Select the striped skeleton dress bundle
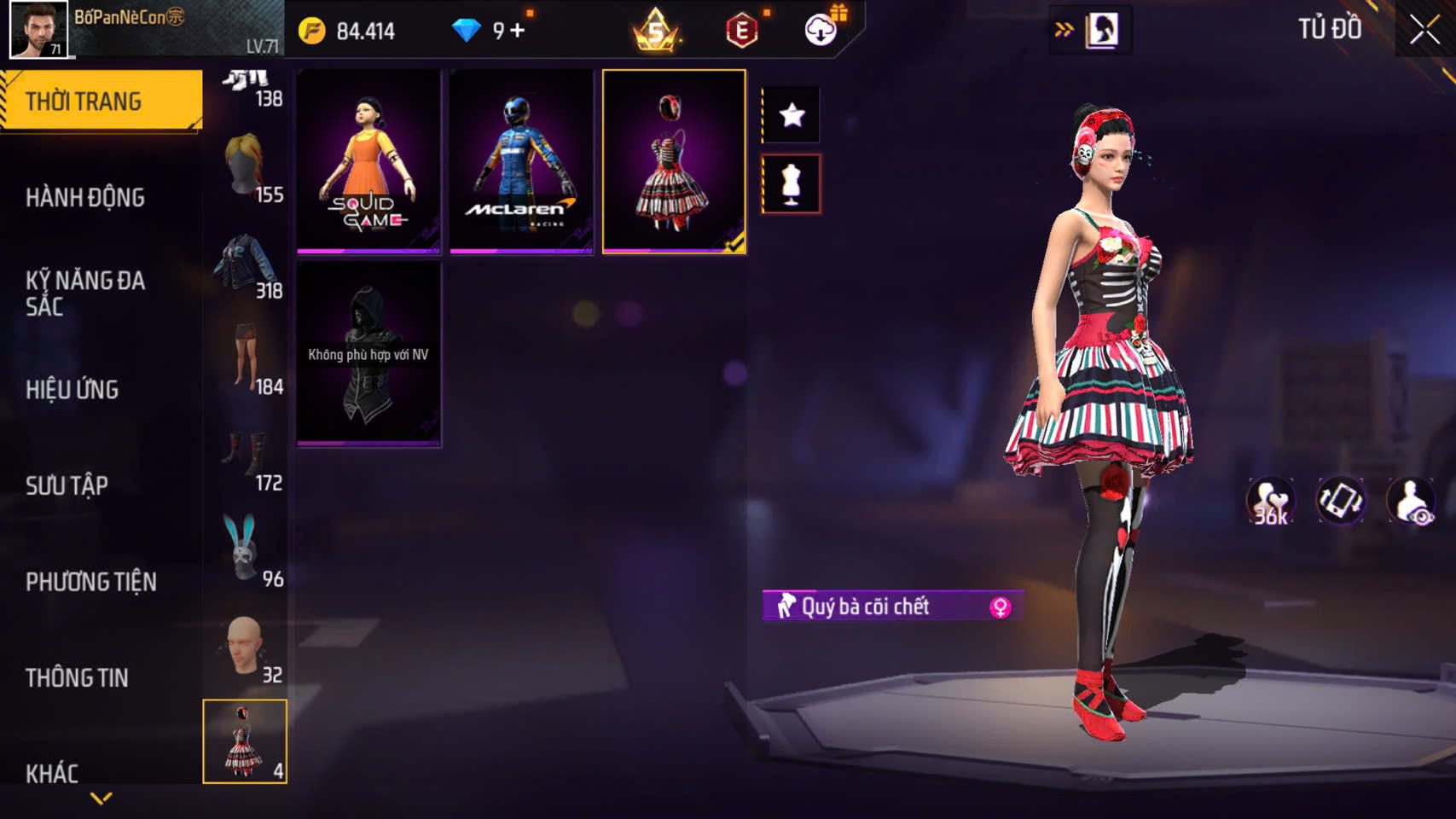 pos(674,162)
